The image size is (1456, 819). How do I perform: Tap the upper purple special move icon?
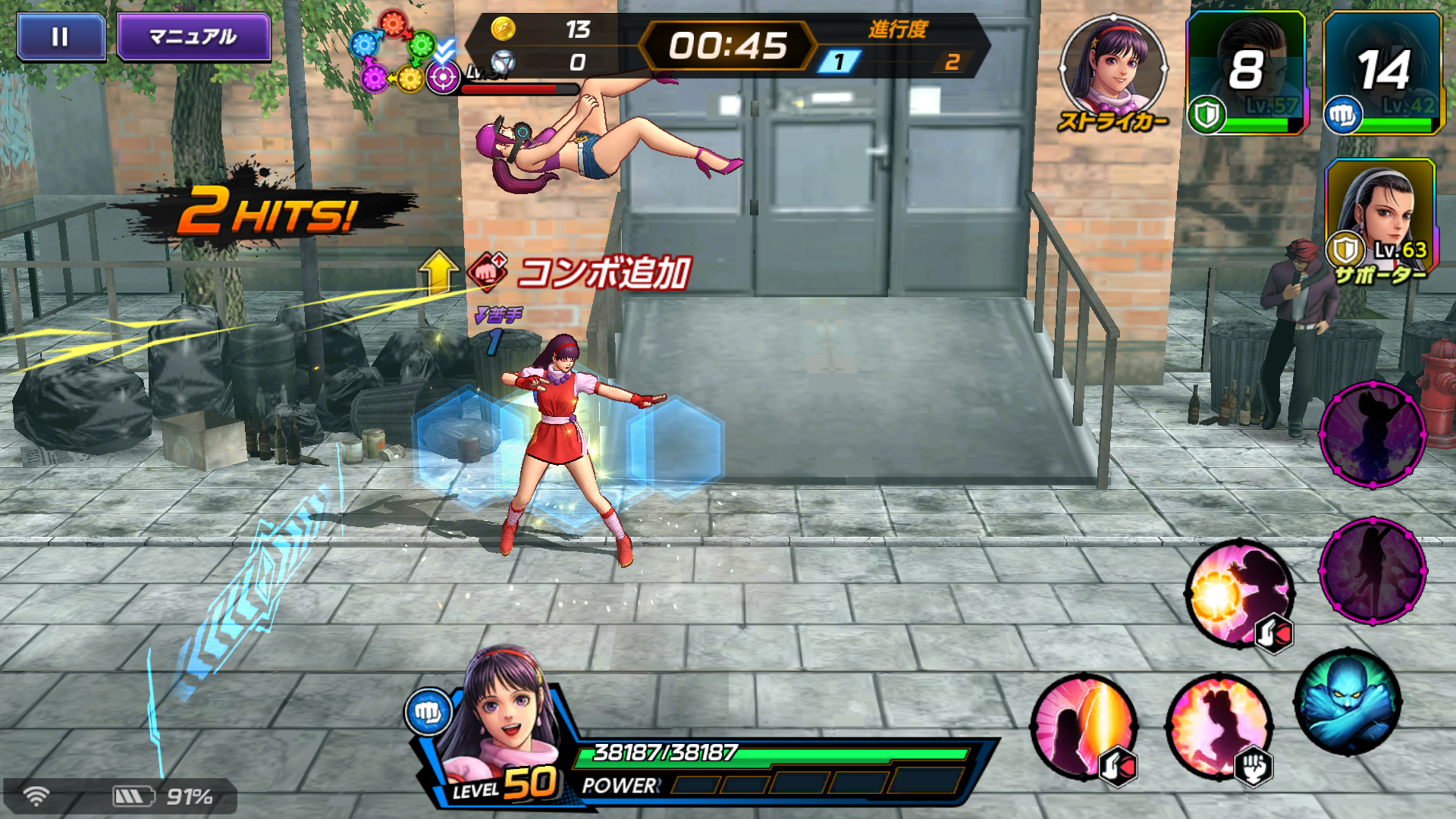tap(1373, 435)
